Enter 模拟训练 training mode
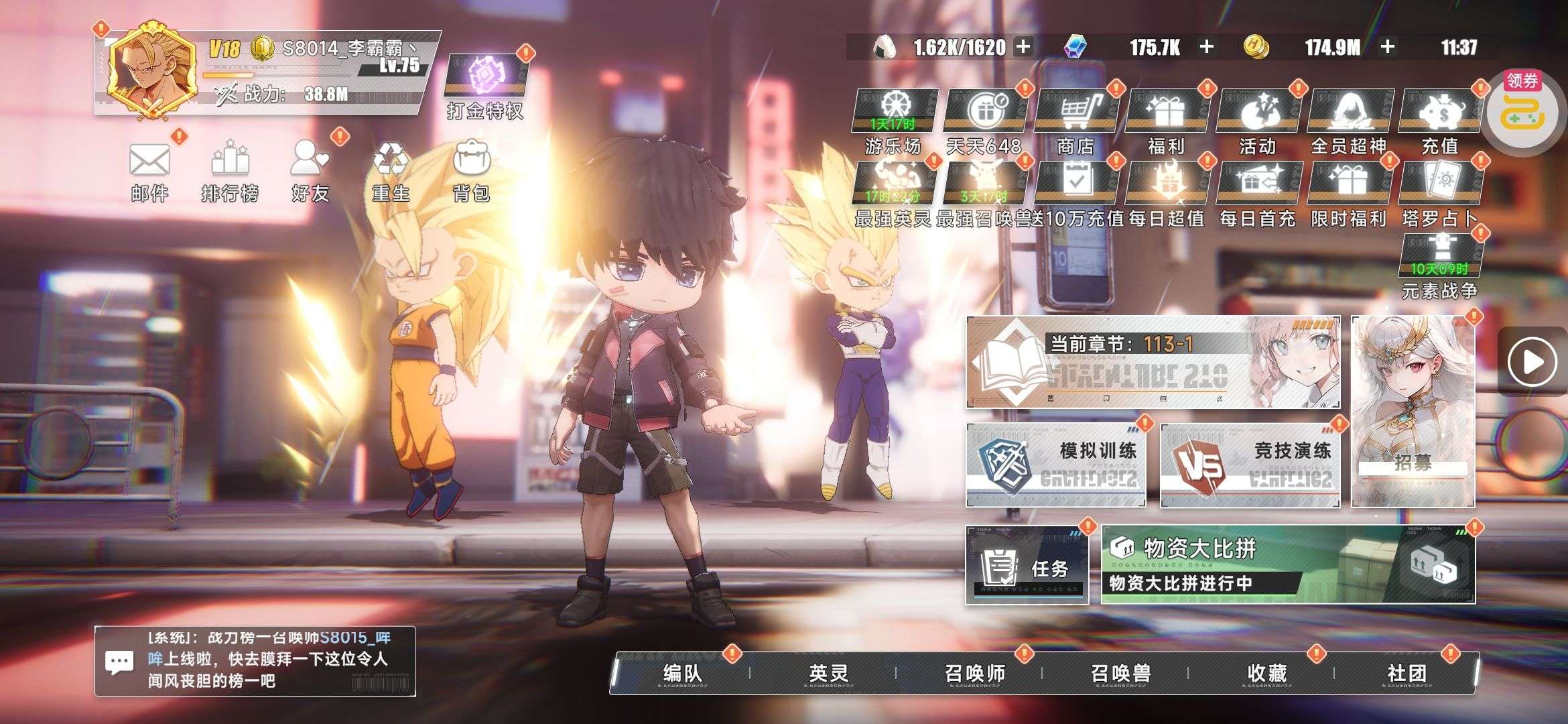This screenshot has width=1568, height=724. [x=1056, y=465]
